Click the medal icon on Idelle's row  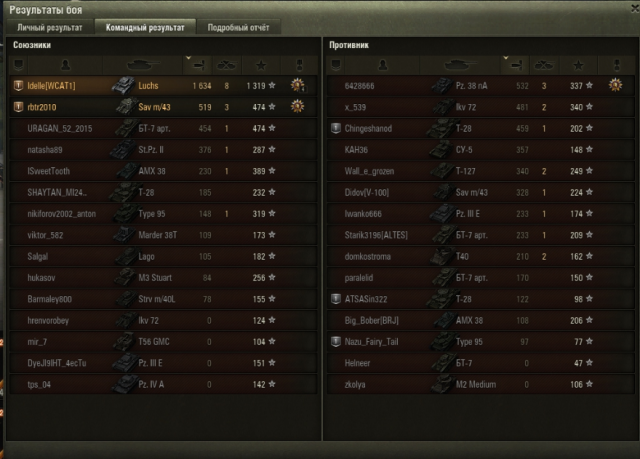point(296,86)
